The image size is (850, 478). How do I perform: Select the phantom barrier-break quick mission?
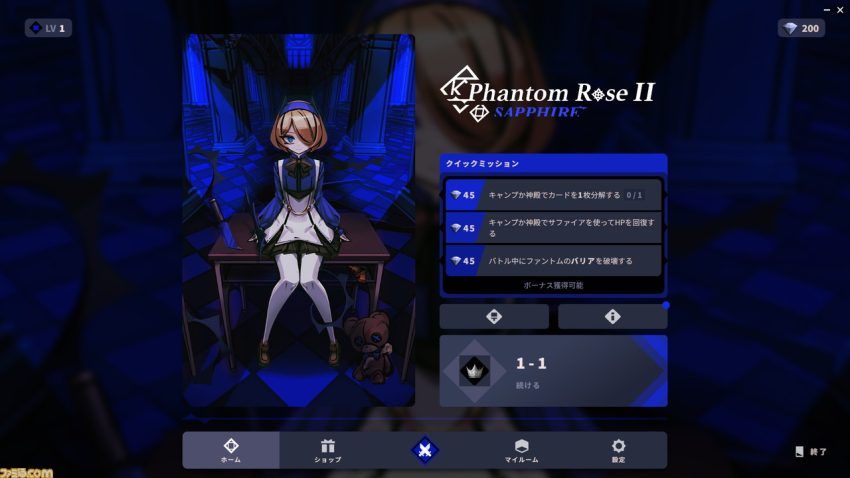(x=553, y=260)
